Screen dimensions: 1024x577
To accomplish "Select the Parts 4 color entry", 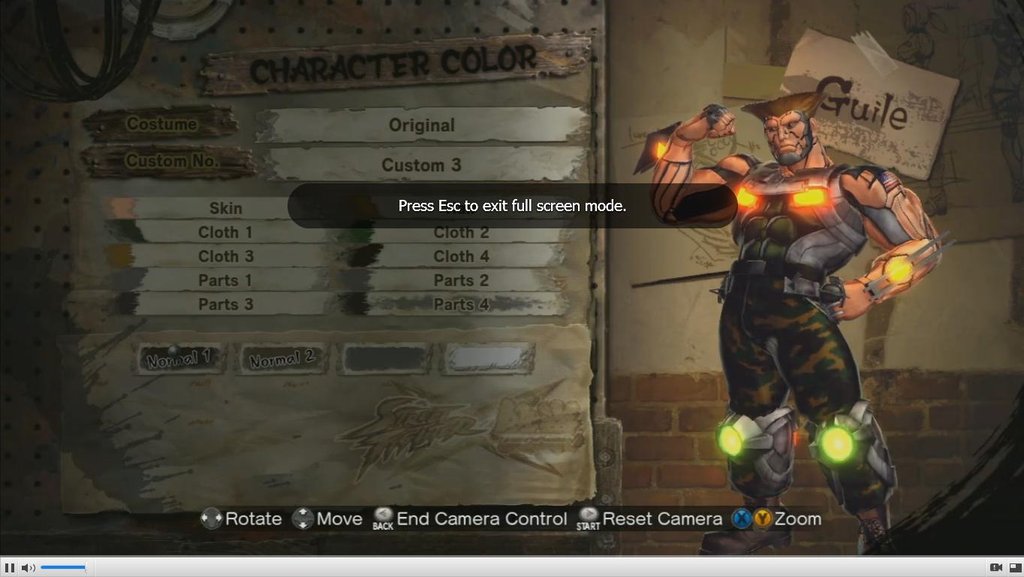I will pyautogui.click(x=461, y=304).
